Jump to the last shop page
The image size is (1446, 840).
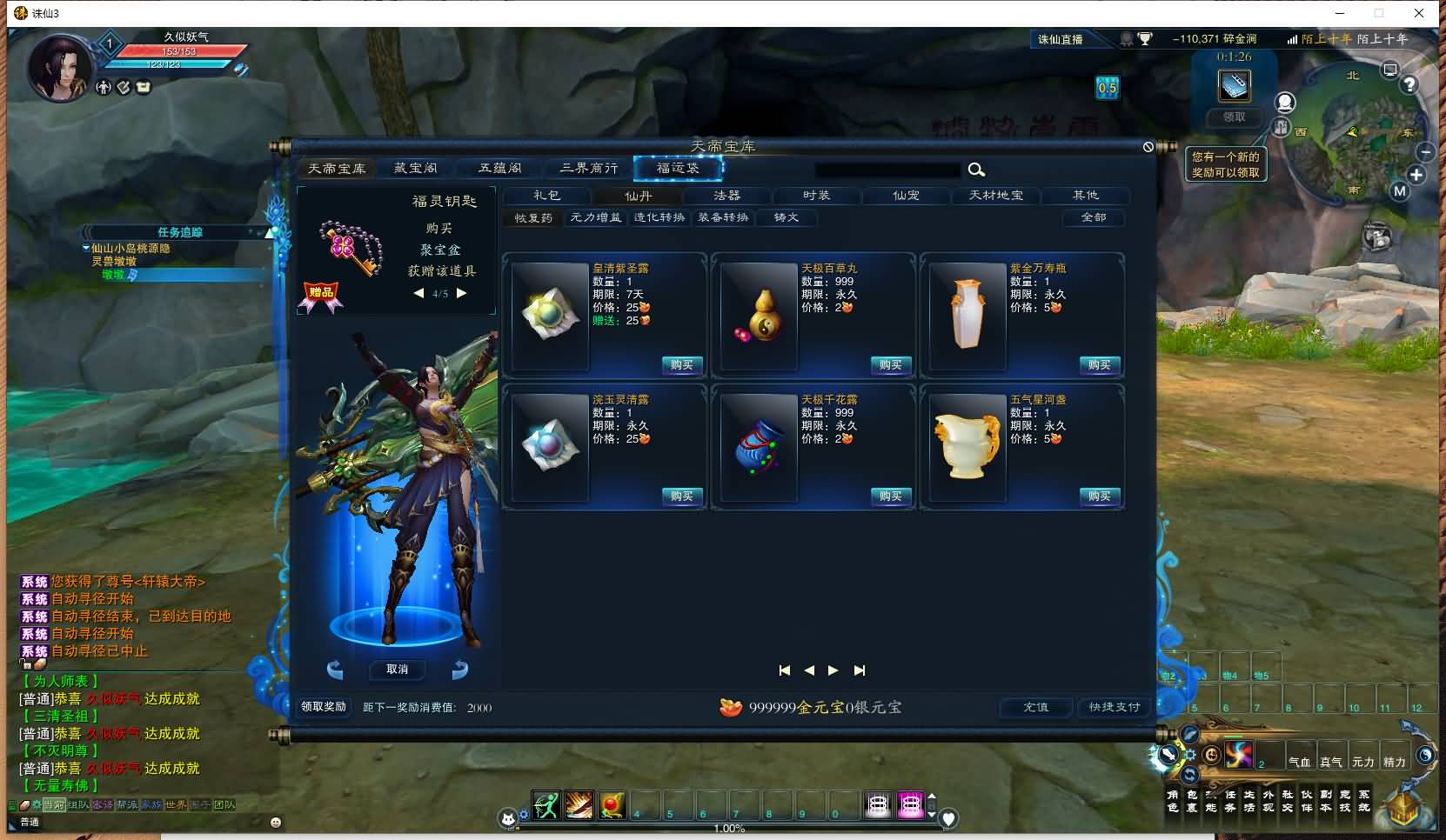860,670
